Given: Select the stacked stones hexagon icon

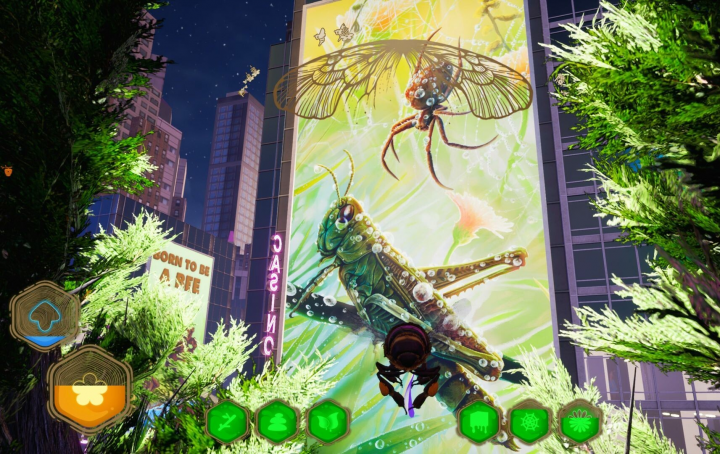Looking at the screenshot, I should [x=277, y=422].
